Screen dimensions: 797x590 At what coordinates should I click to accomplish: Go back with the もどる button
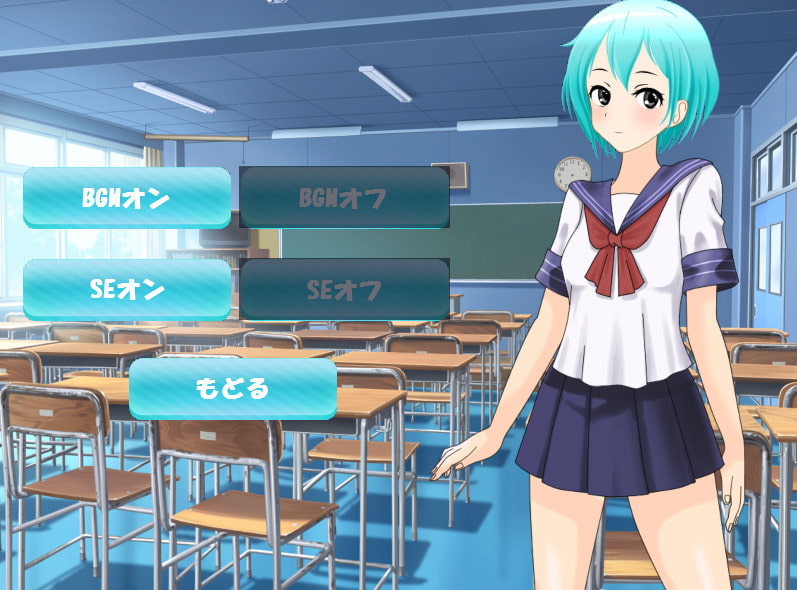tap(232, 388)
